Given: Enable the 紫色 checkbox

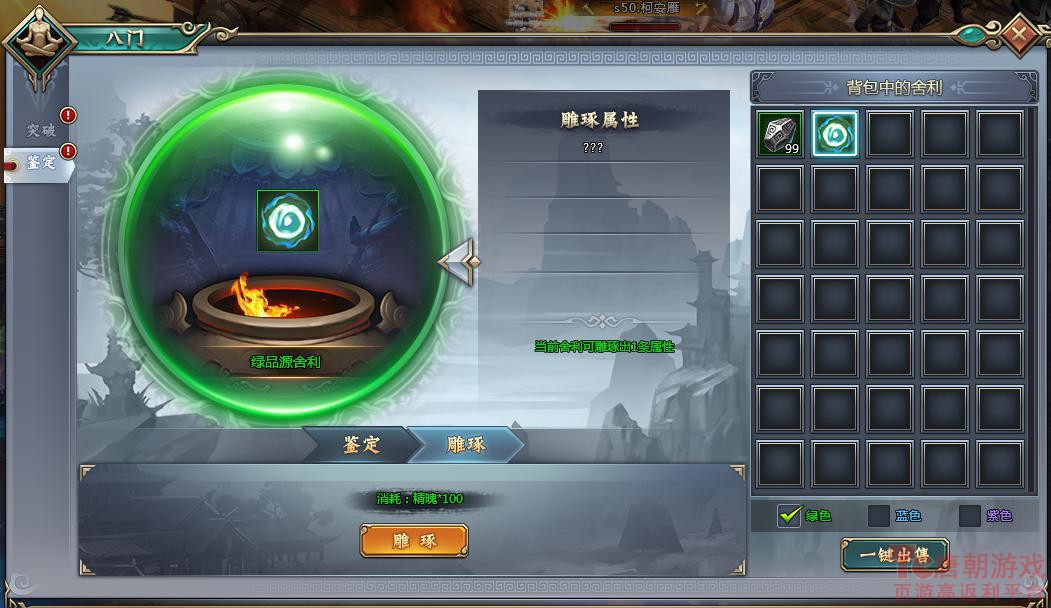Looking at the screenshot, I should 969,516.
